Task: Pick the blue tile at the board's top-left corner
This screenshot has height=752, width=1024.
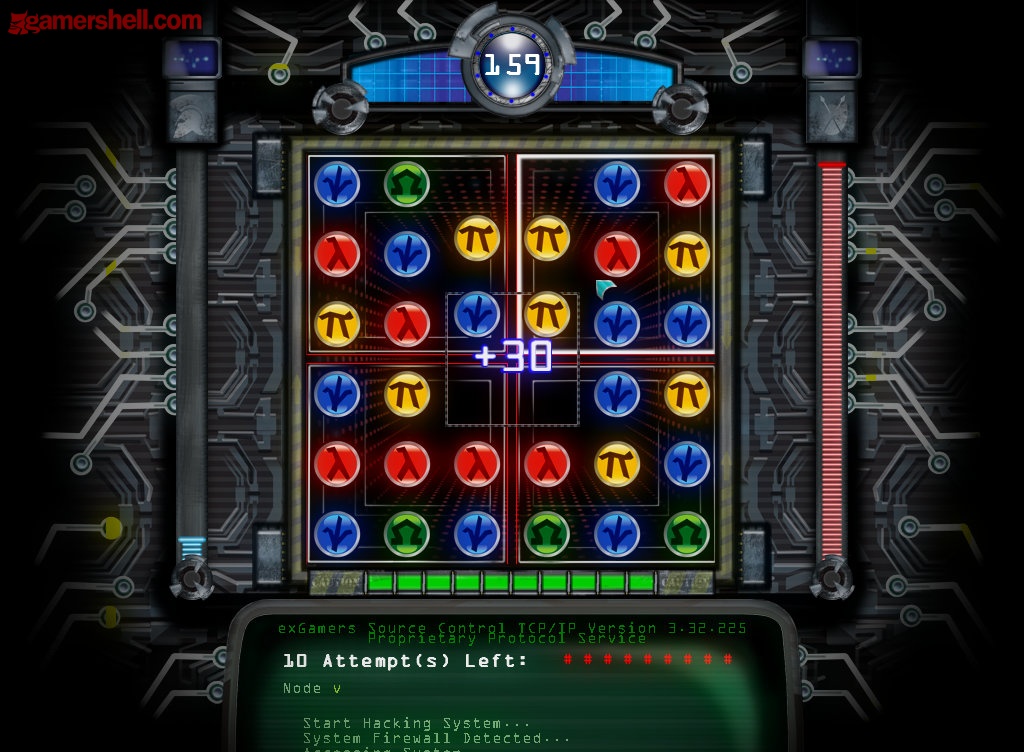Action: [337, 184]
